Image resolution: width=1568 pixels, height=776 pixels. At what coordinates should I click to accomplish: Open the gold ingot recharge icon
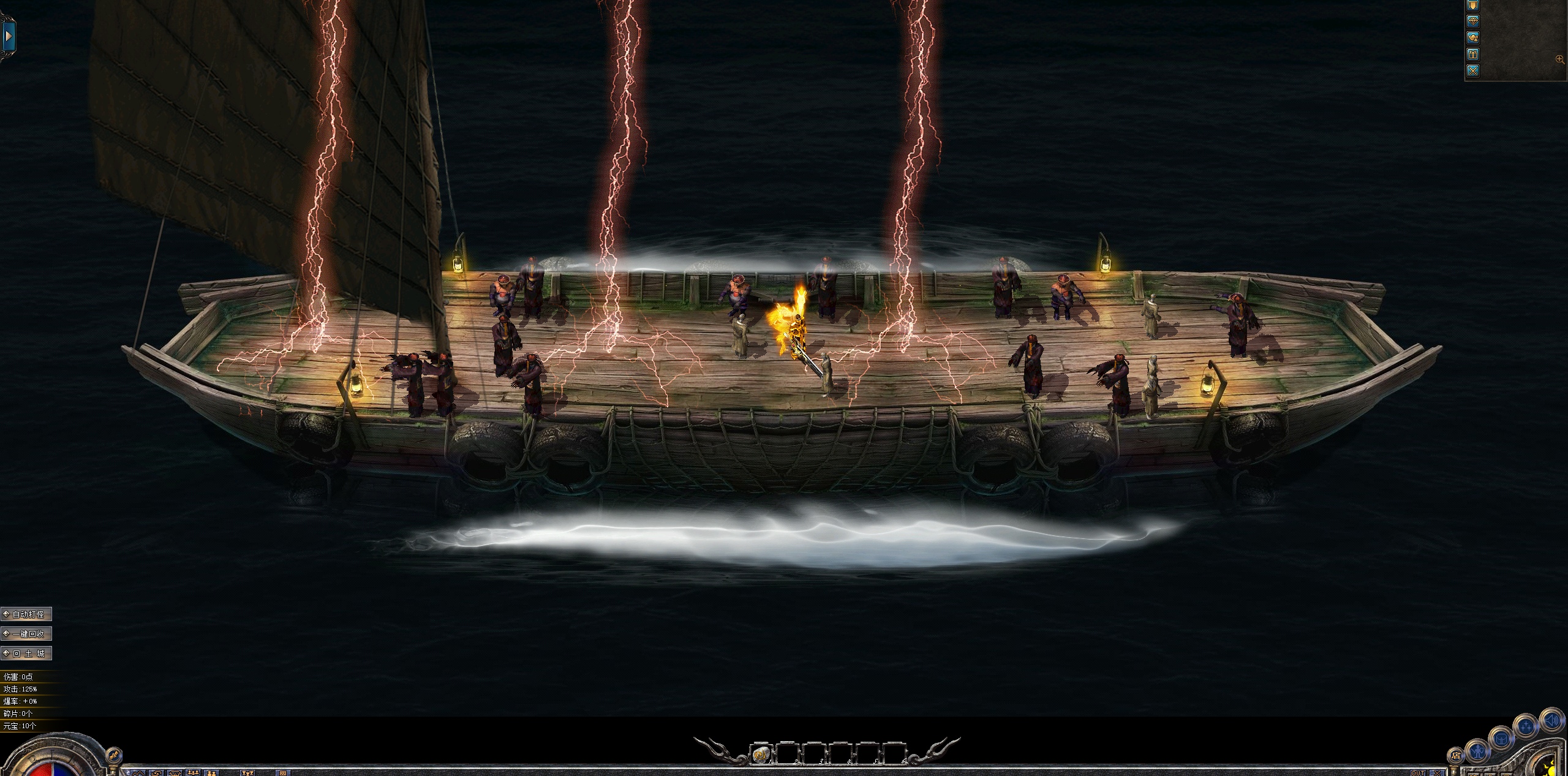[x=1473, y=37]
